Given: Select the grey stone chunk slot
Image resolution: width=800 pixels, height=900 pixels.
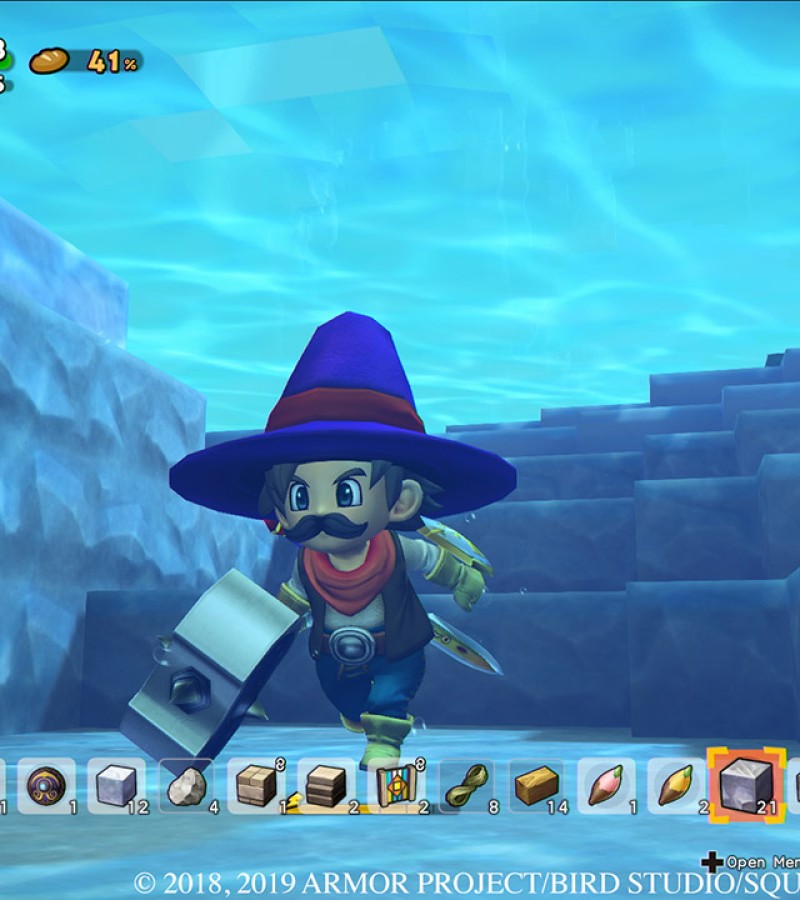Looking at the screenshot, I should tap(186, 786).
